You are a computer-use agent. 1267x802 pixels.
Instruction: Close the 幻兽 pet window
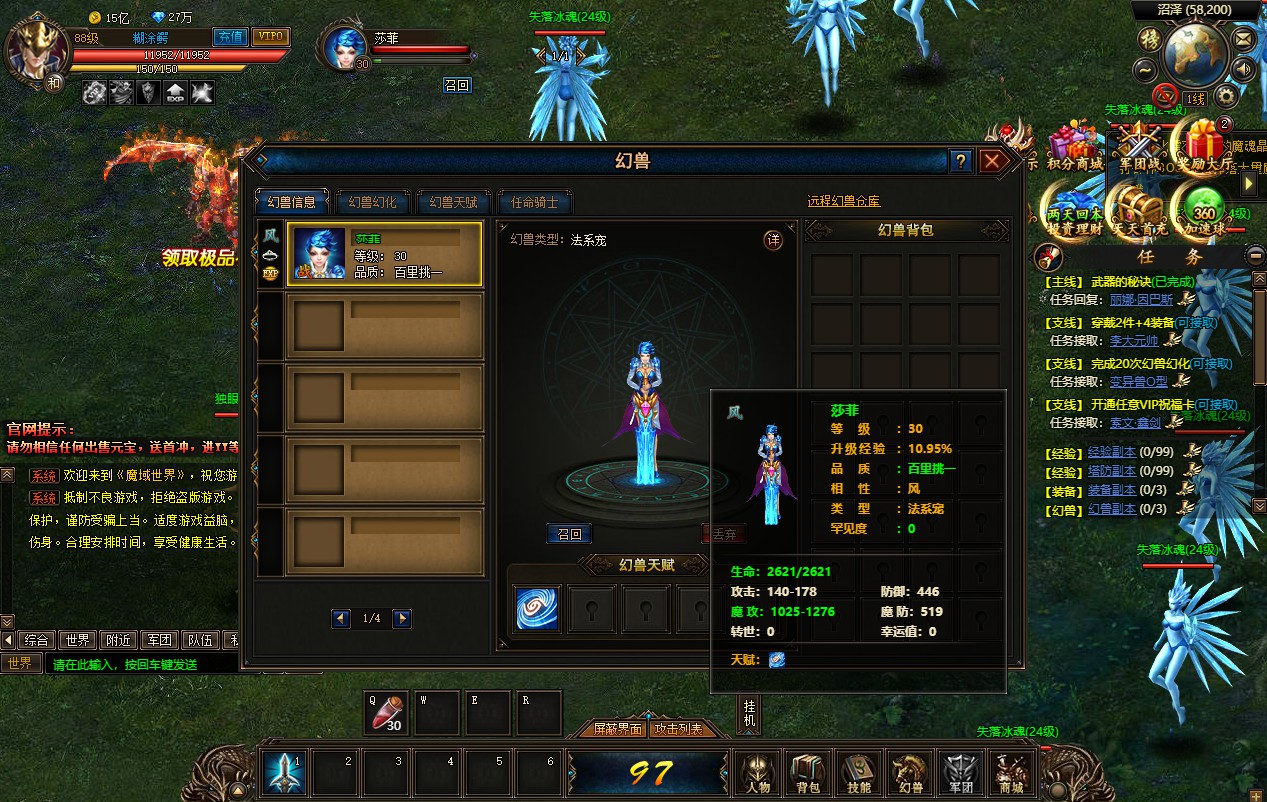(991, 161)
